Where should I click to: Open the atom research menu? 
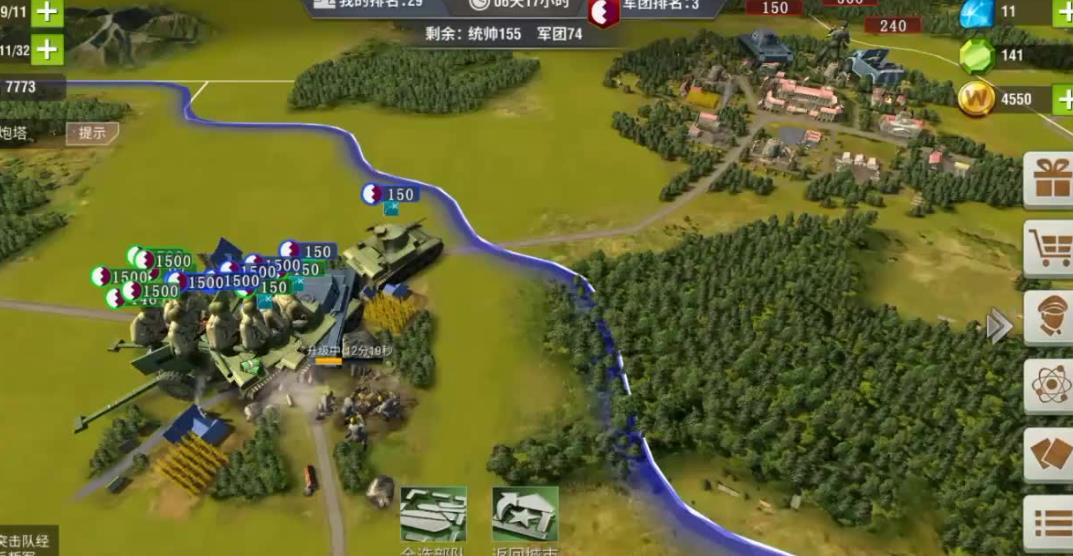point(1051,386)
